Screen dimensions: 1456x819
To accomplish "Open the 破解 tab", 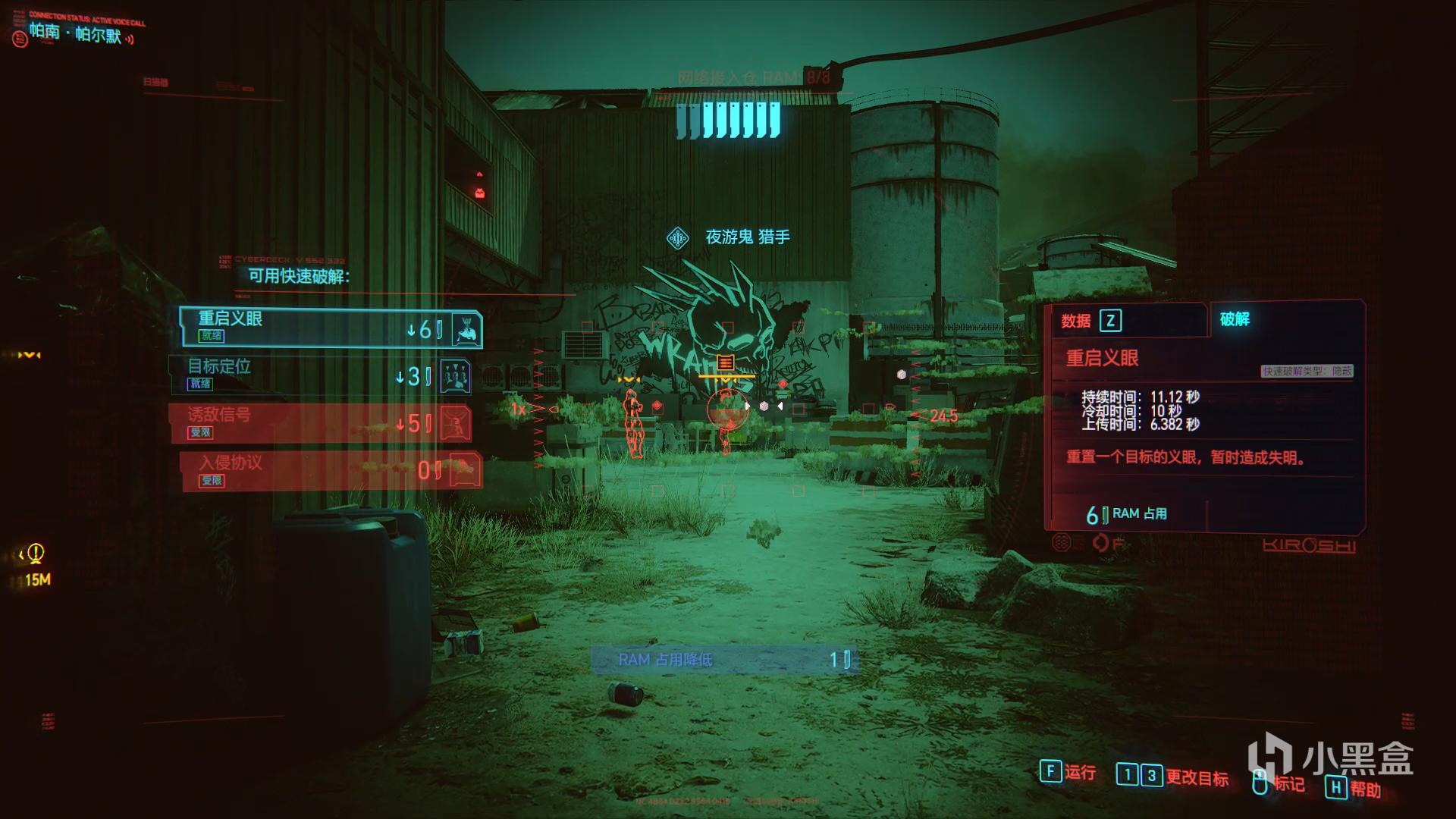I will pos(1235,319).
